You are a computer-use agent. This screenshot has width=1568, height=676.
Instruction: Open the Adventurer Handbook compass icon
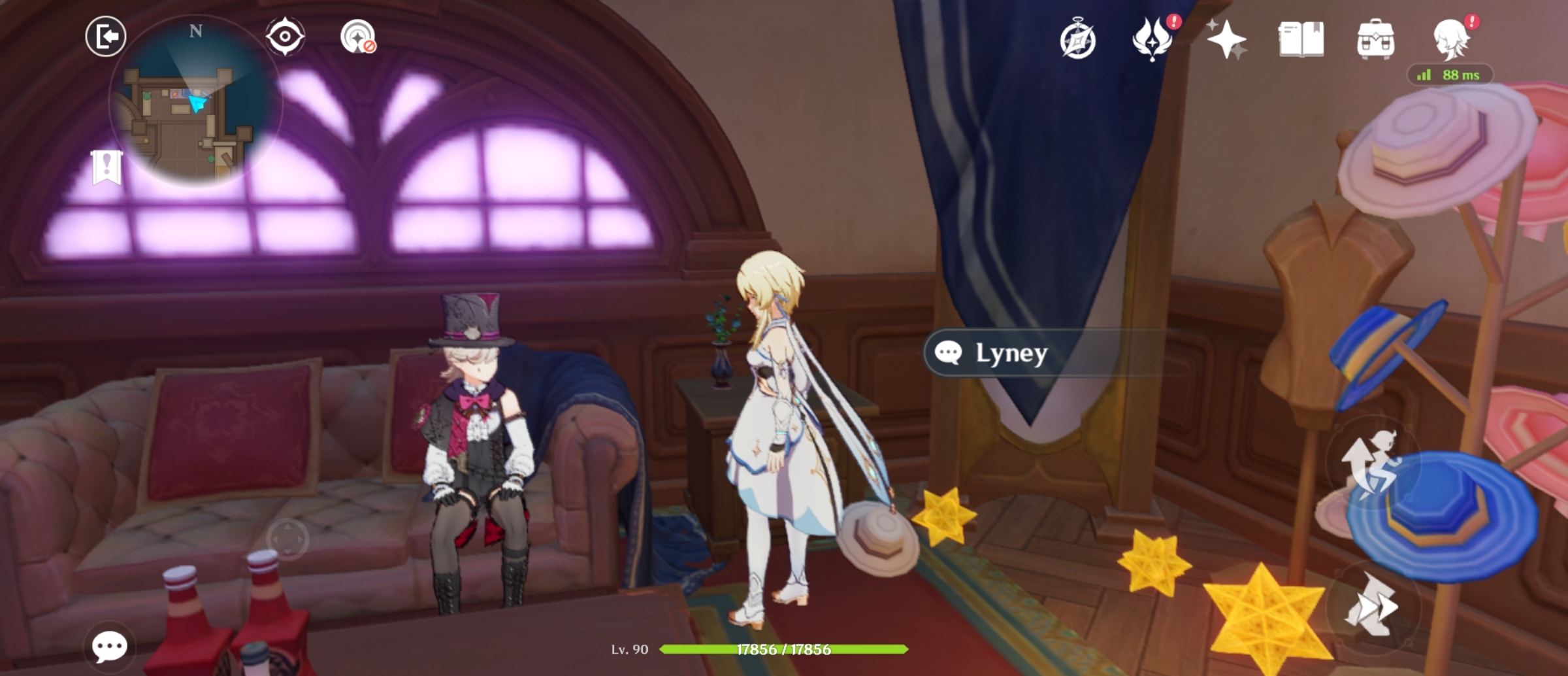1080,41
